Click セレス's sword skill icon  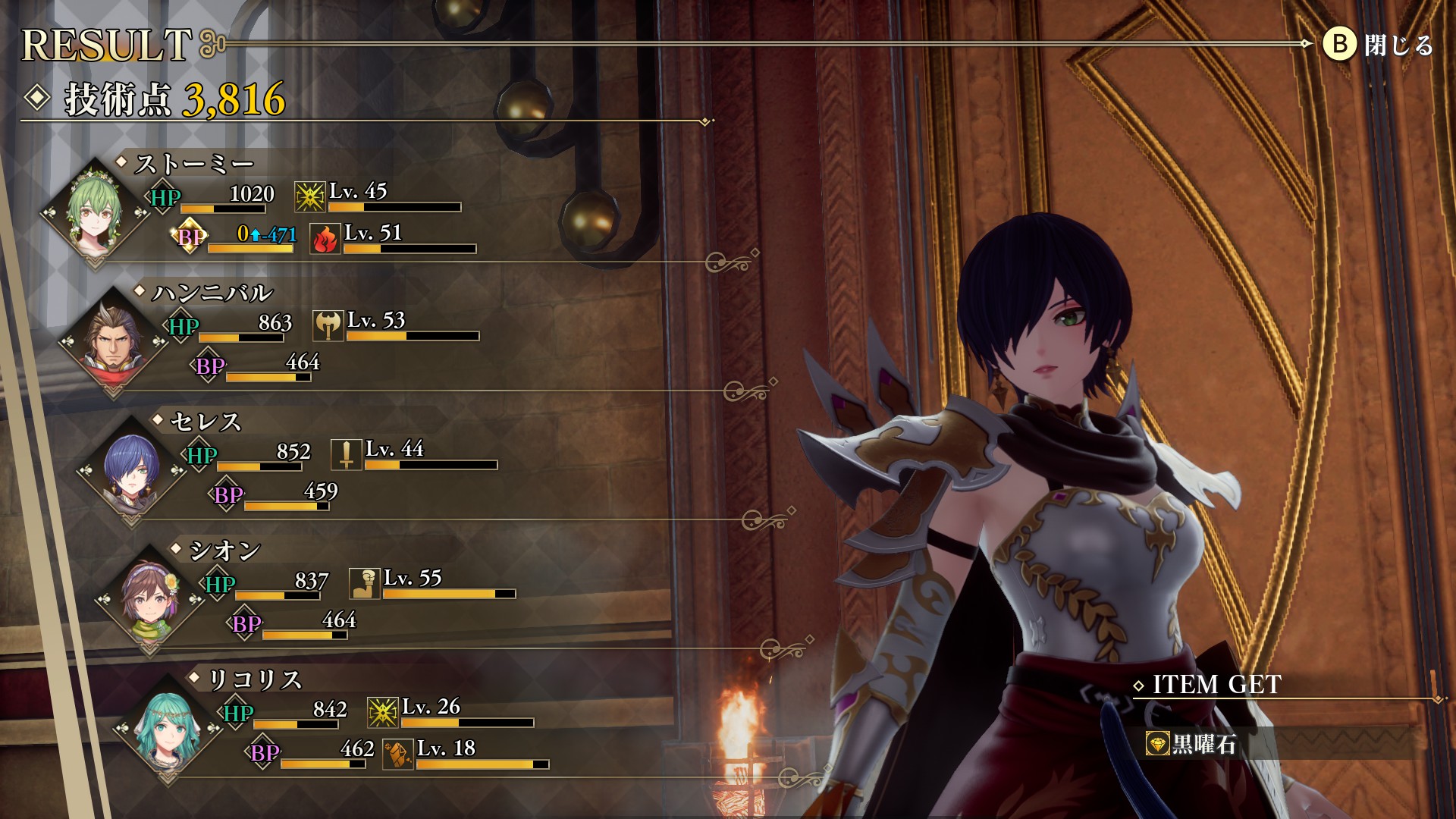point(347,455)
